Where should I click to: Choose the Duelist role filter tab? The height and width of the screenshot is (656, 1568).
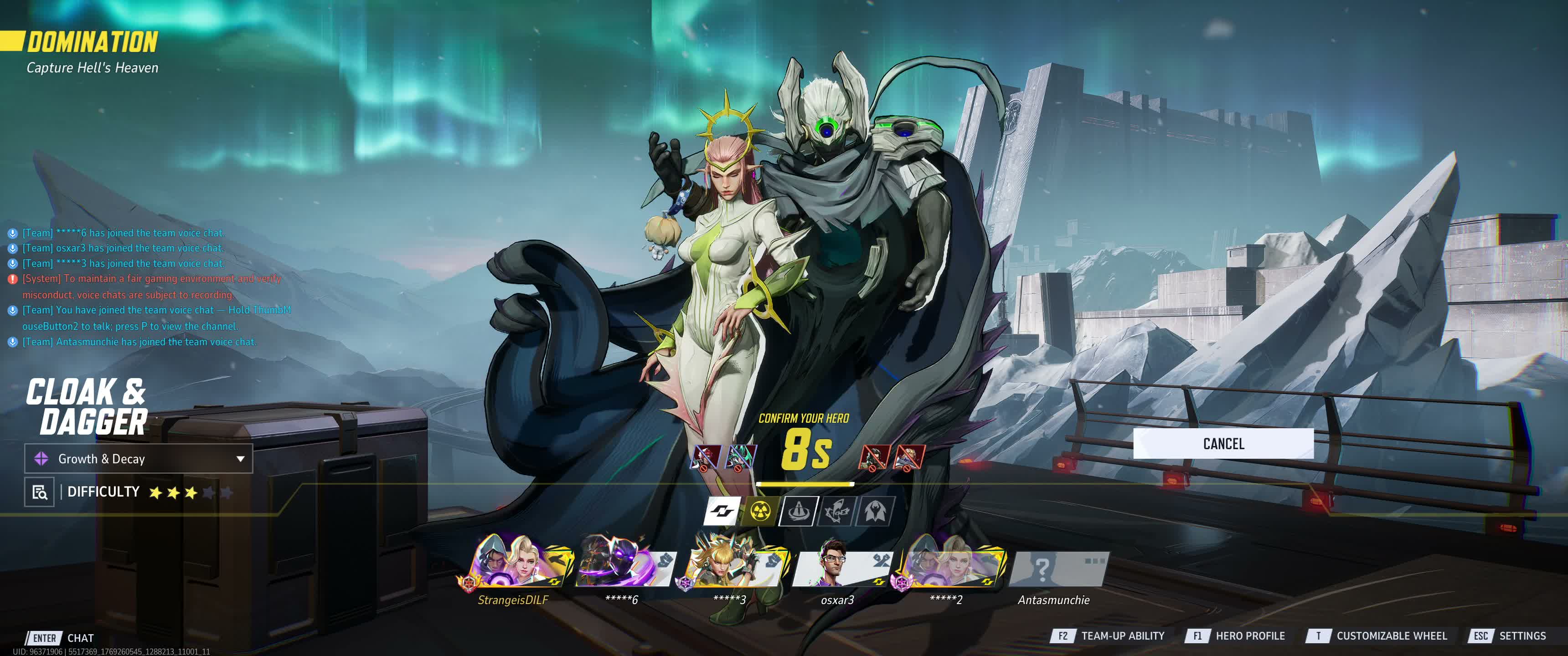coord(837,511)
